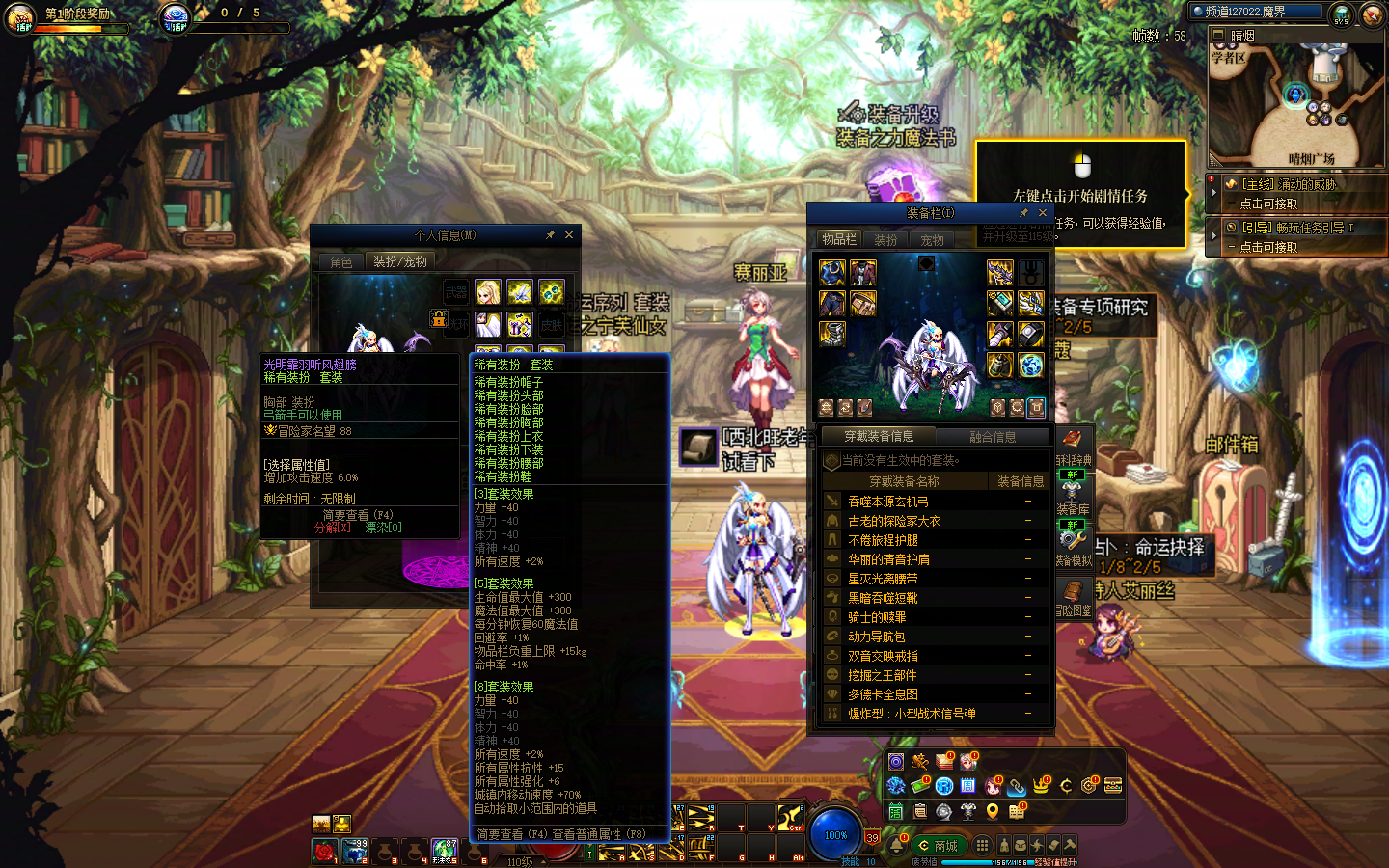The height and width of the screenshot is (868, 1389).
Task: Close the 个人信息 personal info window
Action: tap(569, 235)
